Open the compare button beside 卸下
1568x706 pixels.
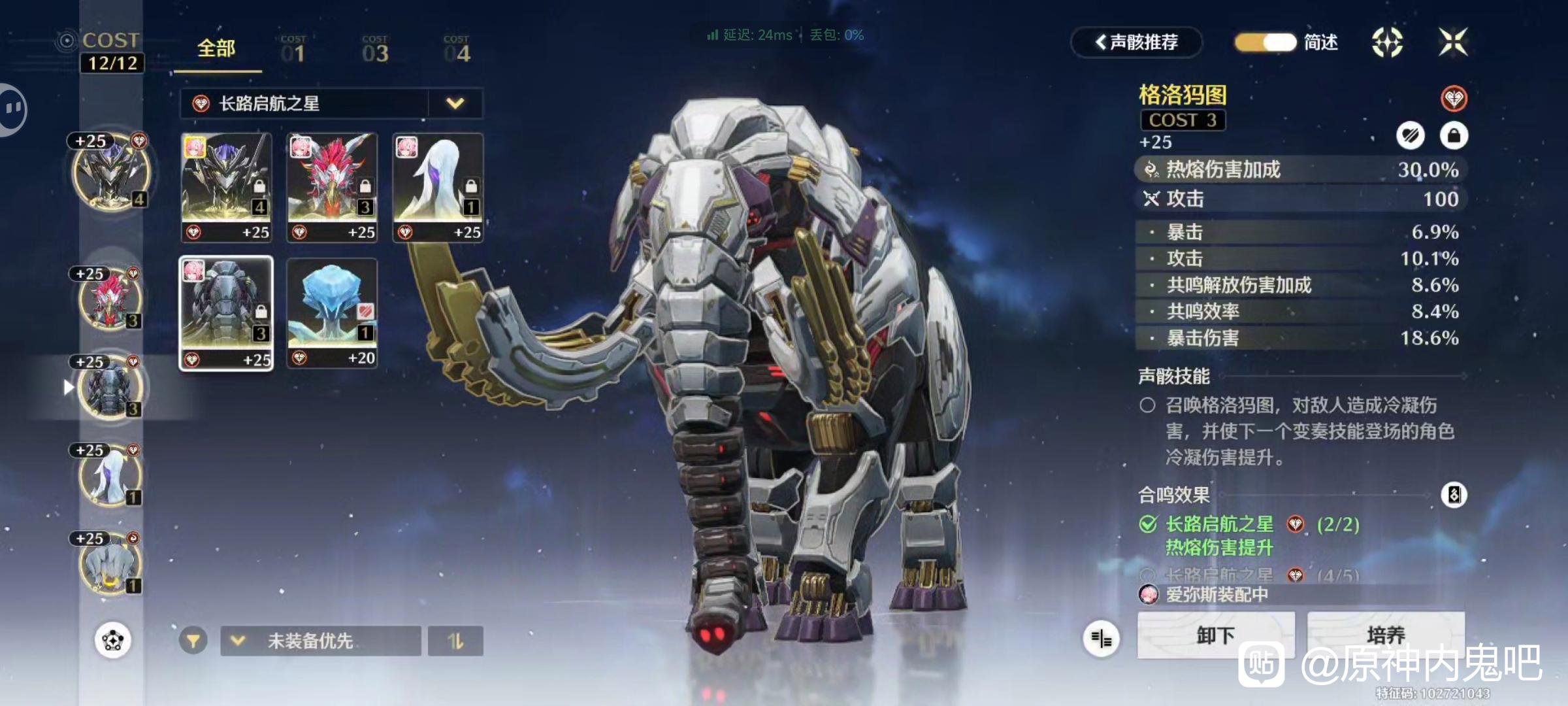click(x=1102, y=639)
